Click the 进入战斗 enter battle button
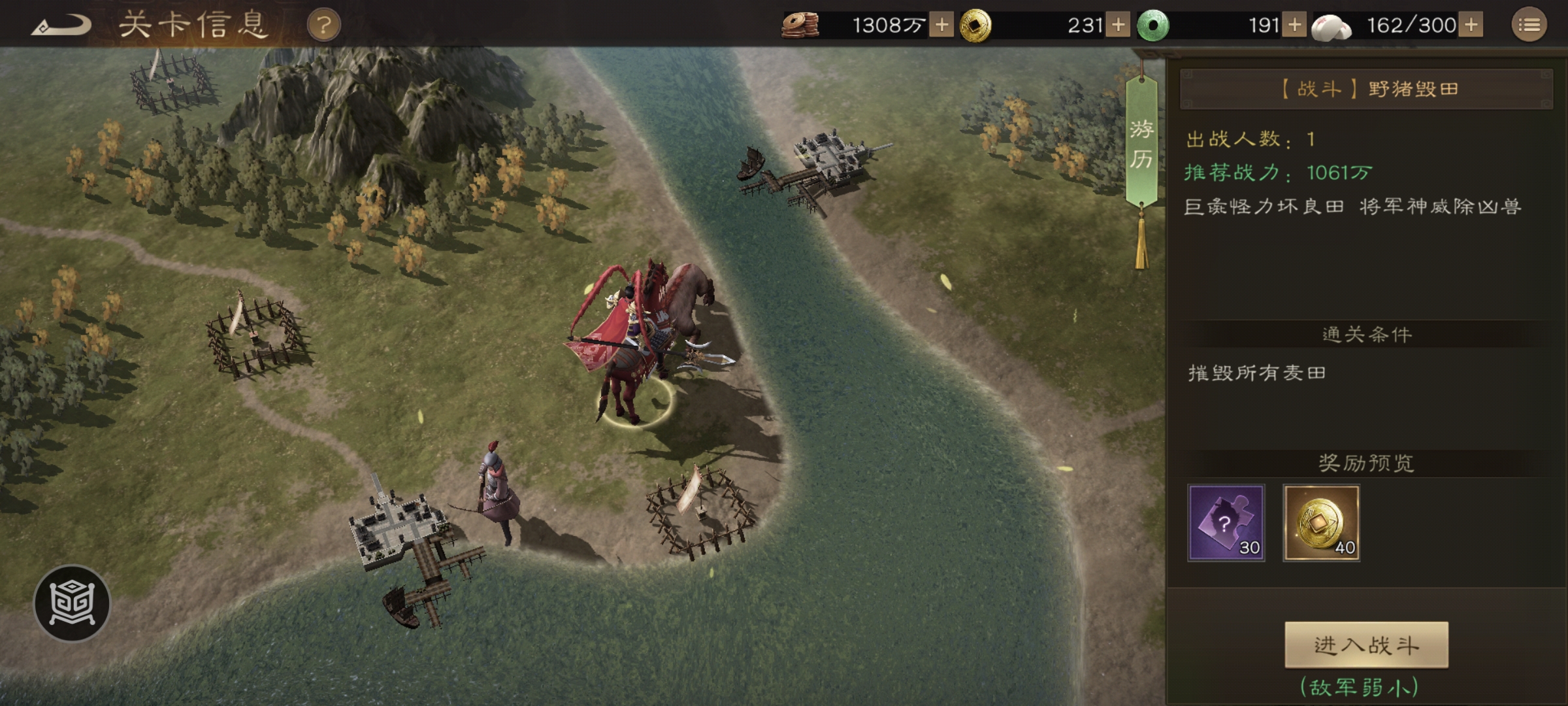Screen dimensions: 1568x706 1366,645
